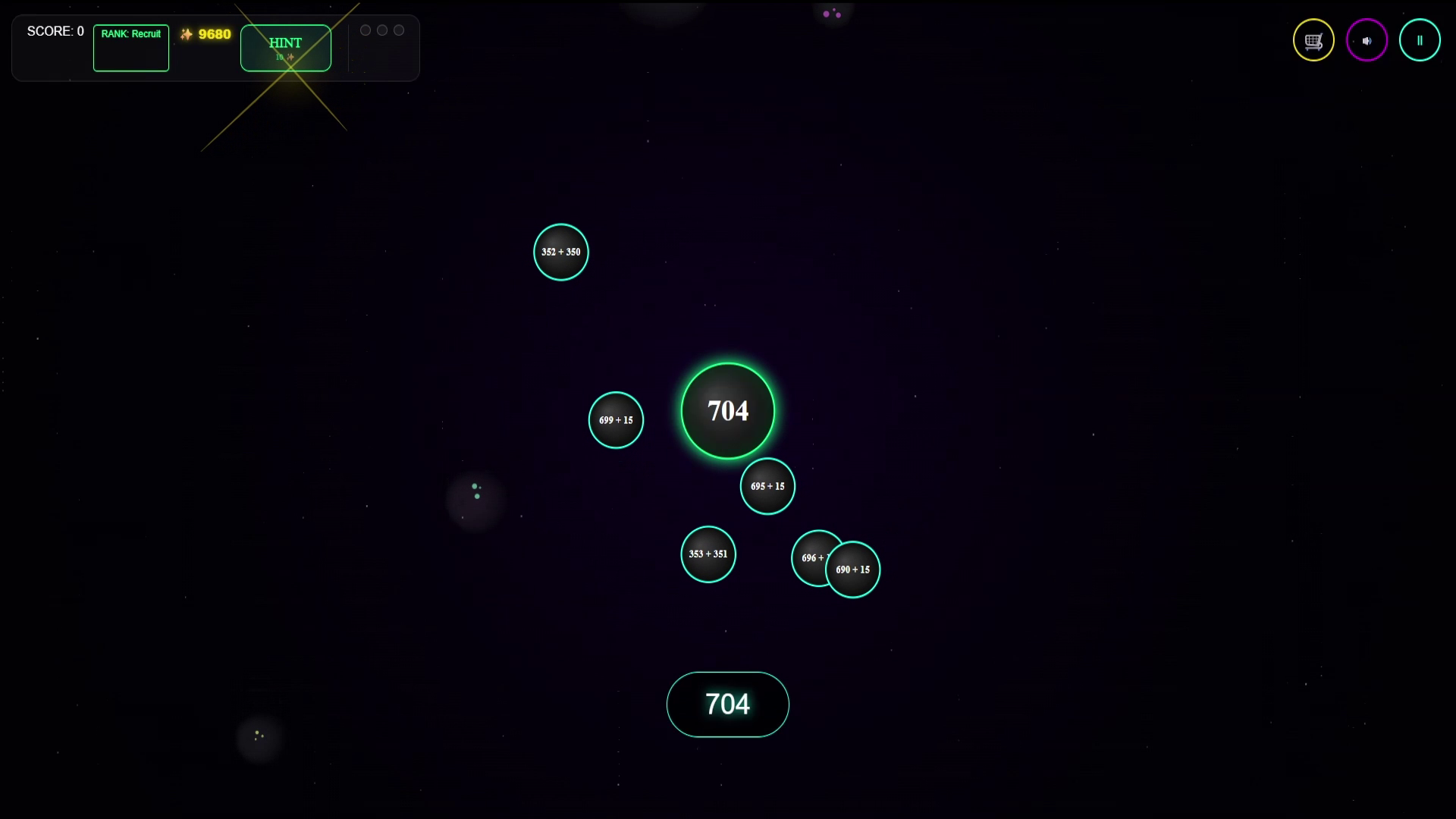The height and width of the screenshot is (819, 1456).
Task: Click the target answer pill showing 704
Action: click(x=727, y=704)
